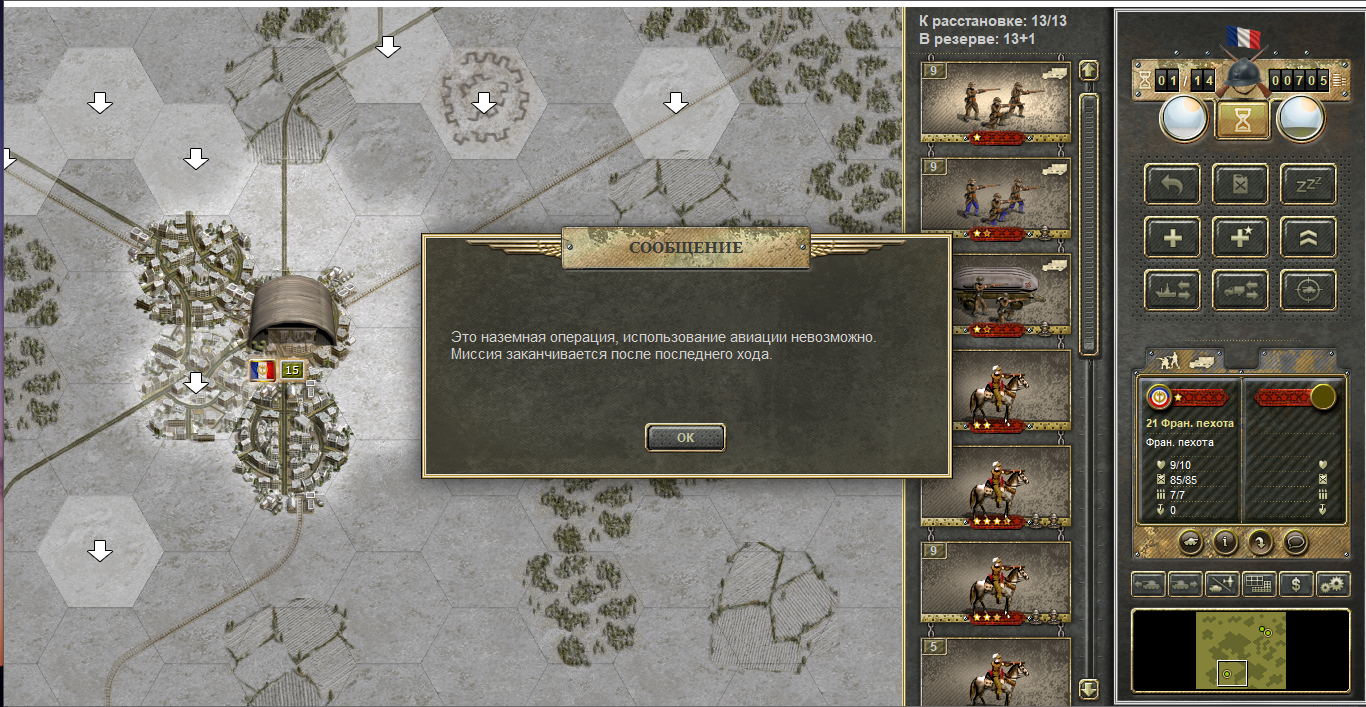Open game settings with the gears button
The height and width of the screenshot is (707, 1366).
pos(1332,584)
